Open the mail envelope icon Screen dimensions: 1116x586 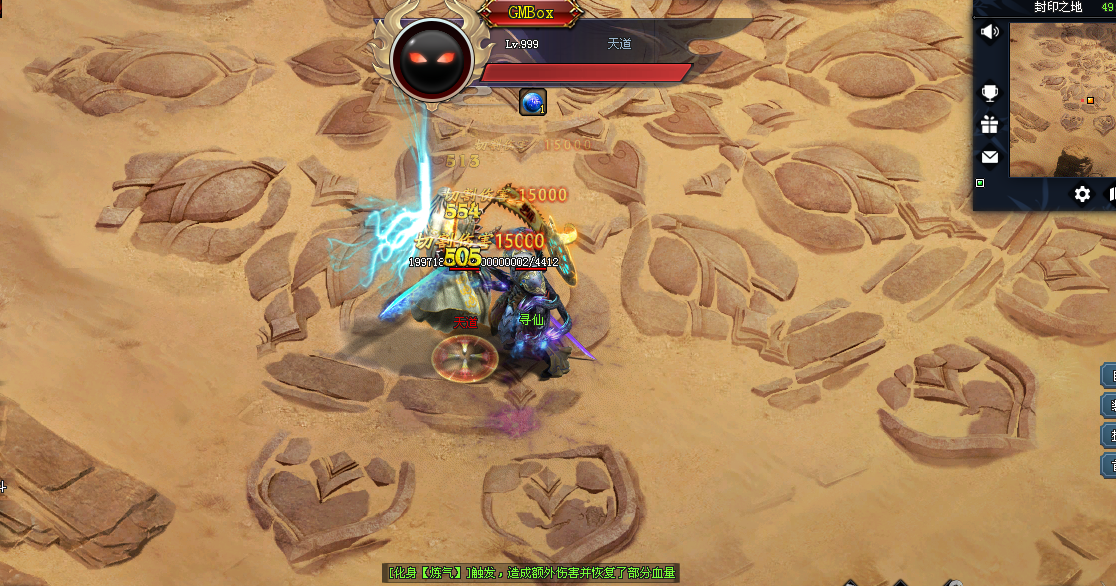[x=989, y=157]
